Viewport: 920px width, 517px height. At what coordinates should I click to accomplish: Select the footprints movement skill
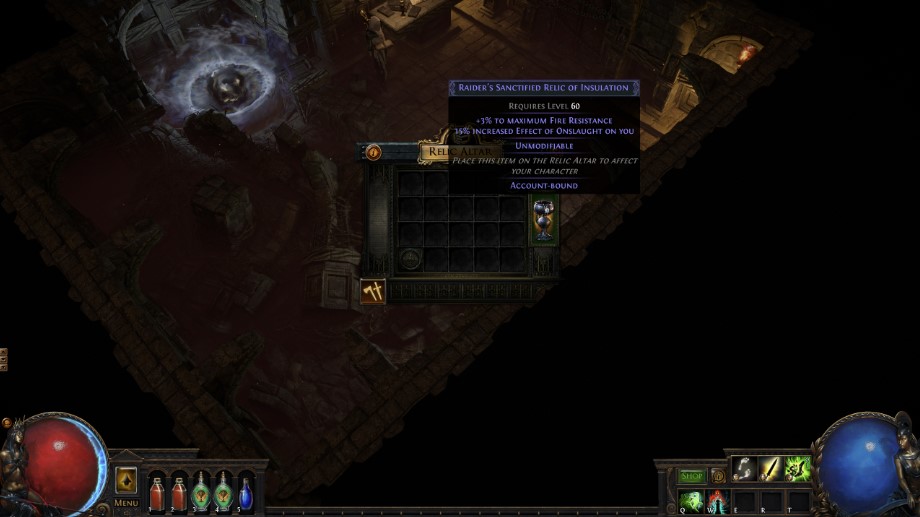tap(743, 468)
